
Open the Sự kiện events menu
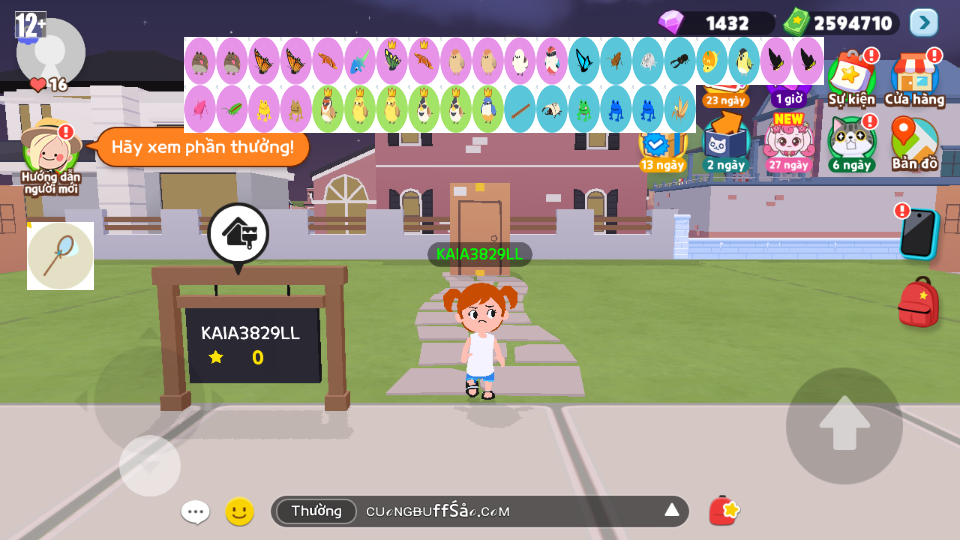click(851, 78)
